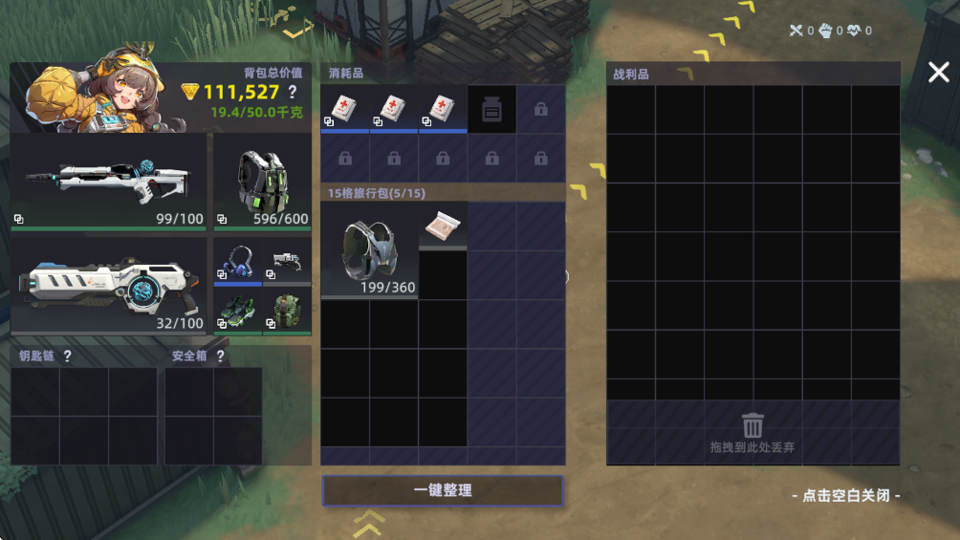Click the empty medicine jar consumable slot
The height and width of the screenshot is (540, 960).
pyautogui.click(x=491, y=109)
